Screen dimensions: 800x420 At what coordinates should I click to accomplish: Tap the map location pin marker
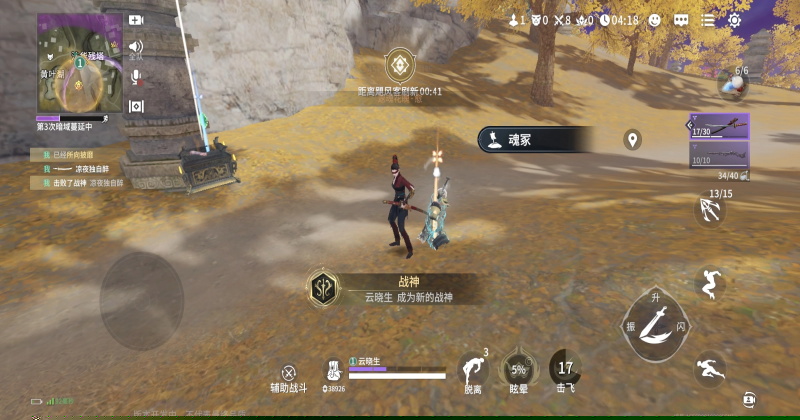(x=632, y=140)
